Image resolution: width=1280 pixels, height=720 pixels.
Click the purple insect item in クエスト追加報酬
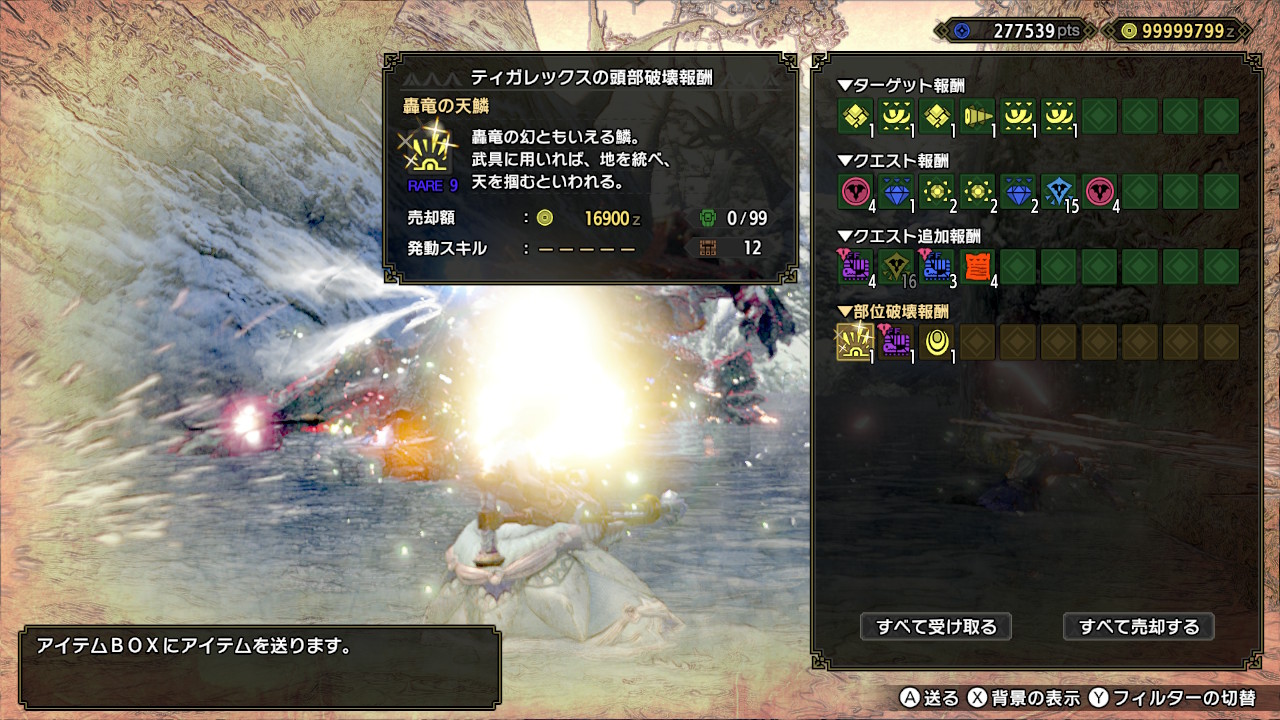[x=854, y=267]
